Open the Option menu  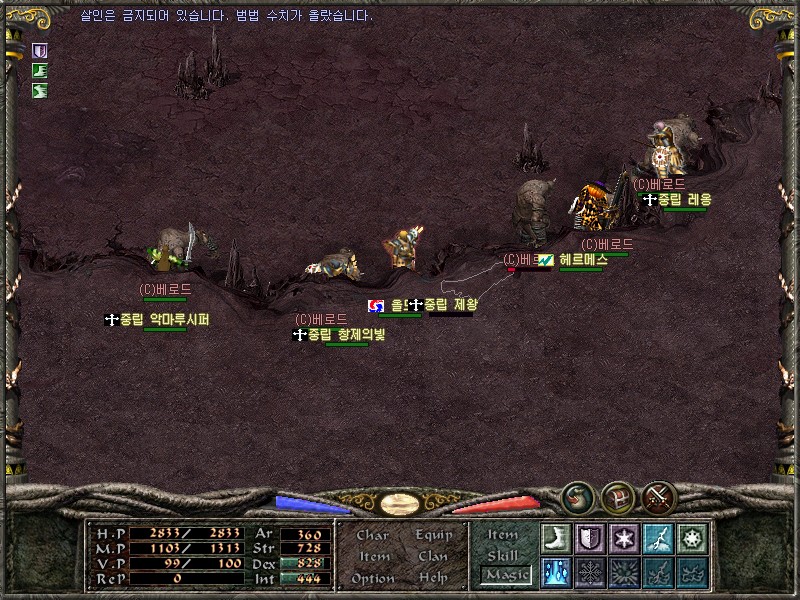coord(372,578)
